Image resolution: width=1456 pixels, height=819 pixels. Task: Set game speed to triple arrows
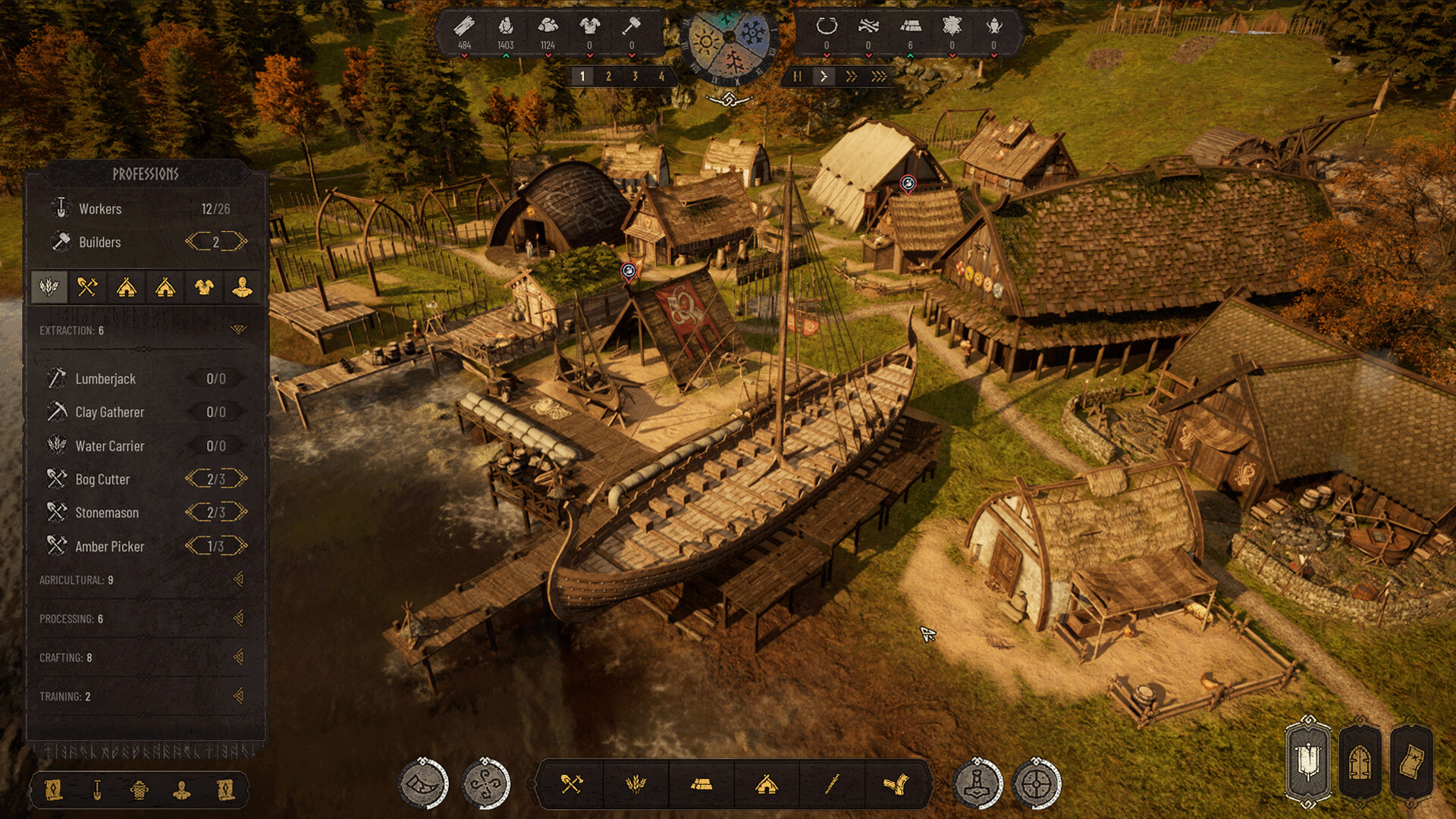coord(879,77)
